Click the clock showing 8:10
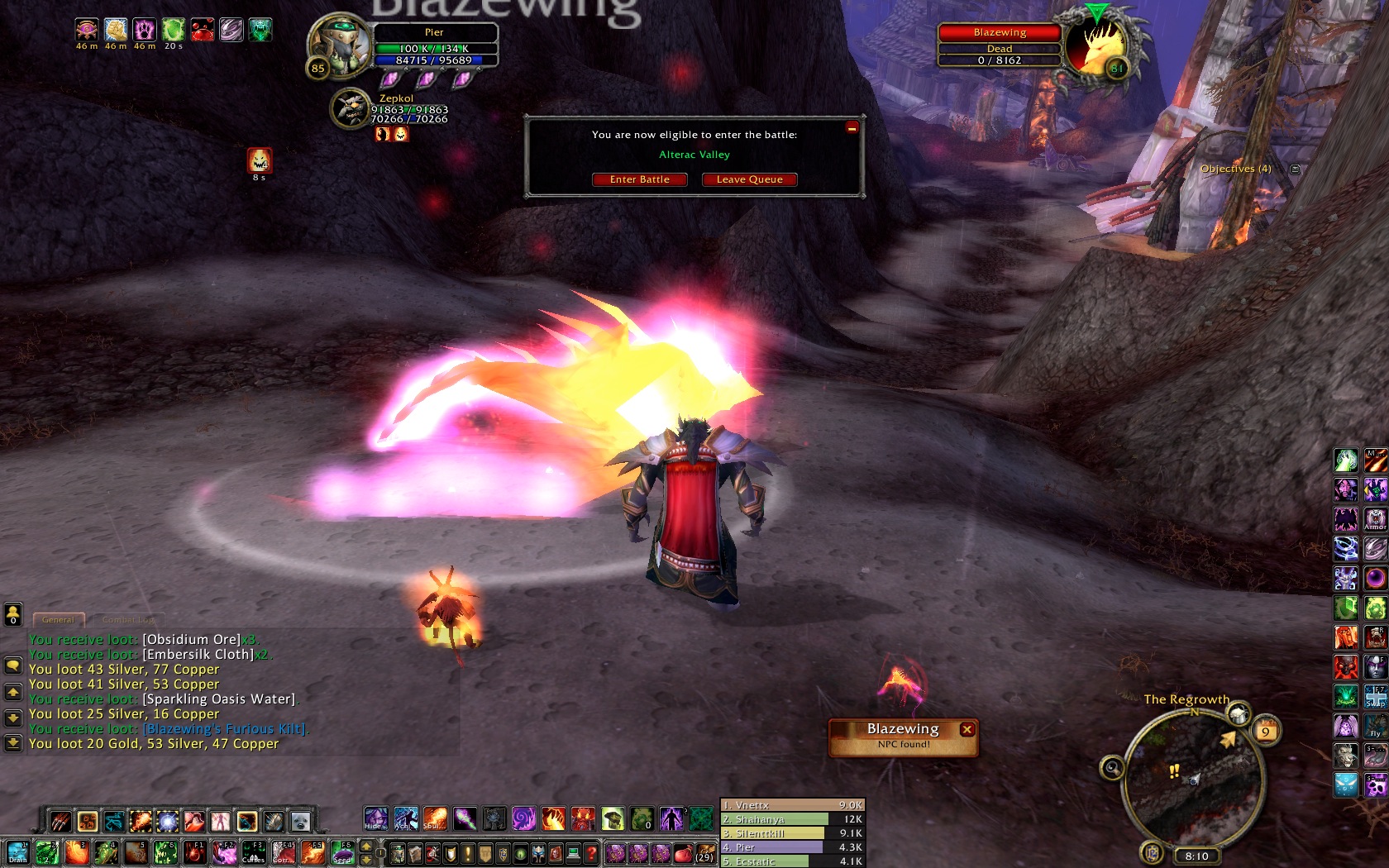The image size is (1389, 868). [x=1196, y=856]
